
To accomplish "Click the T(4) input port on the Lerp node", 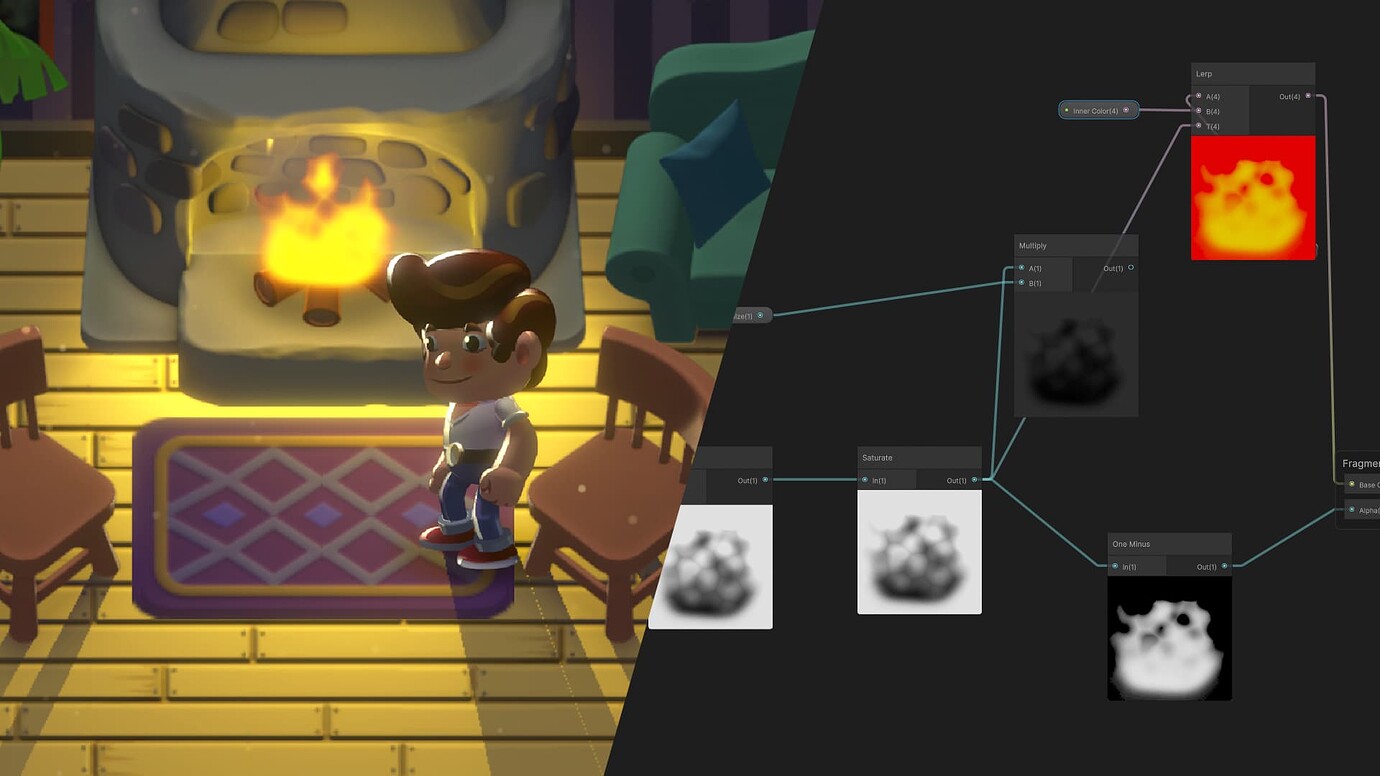I will tap(1198, 125).
